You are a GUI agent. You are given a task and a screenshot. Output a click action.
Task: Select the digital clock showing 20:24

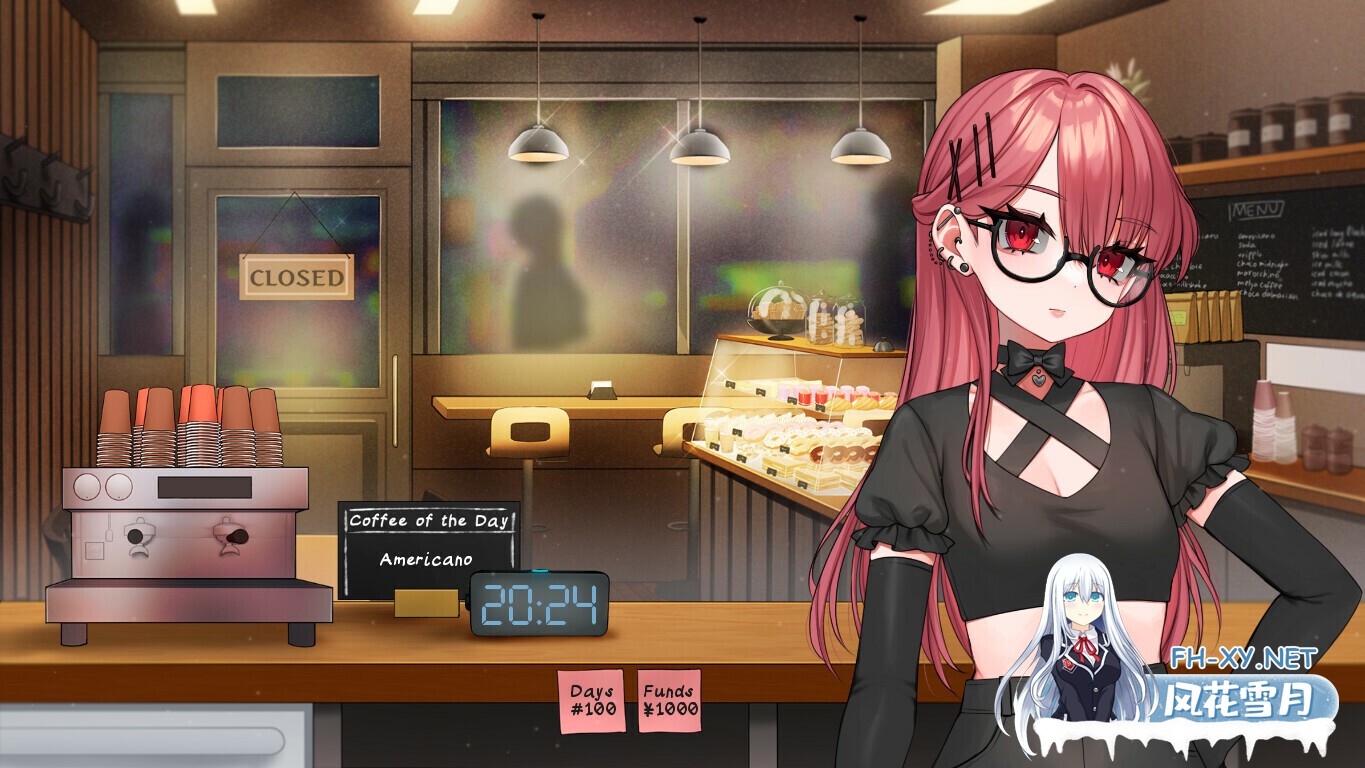click(x=537, y=605)
